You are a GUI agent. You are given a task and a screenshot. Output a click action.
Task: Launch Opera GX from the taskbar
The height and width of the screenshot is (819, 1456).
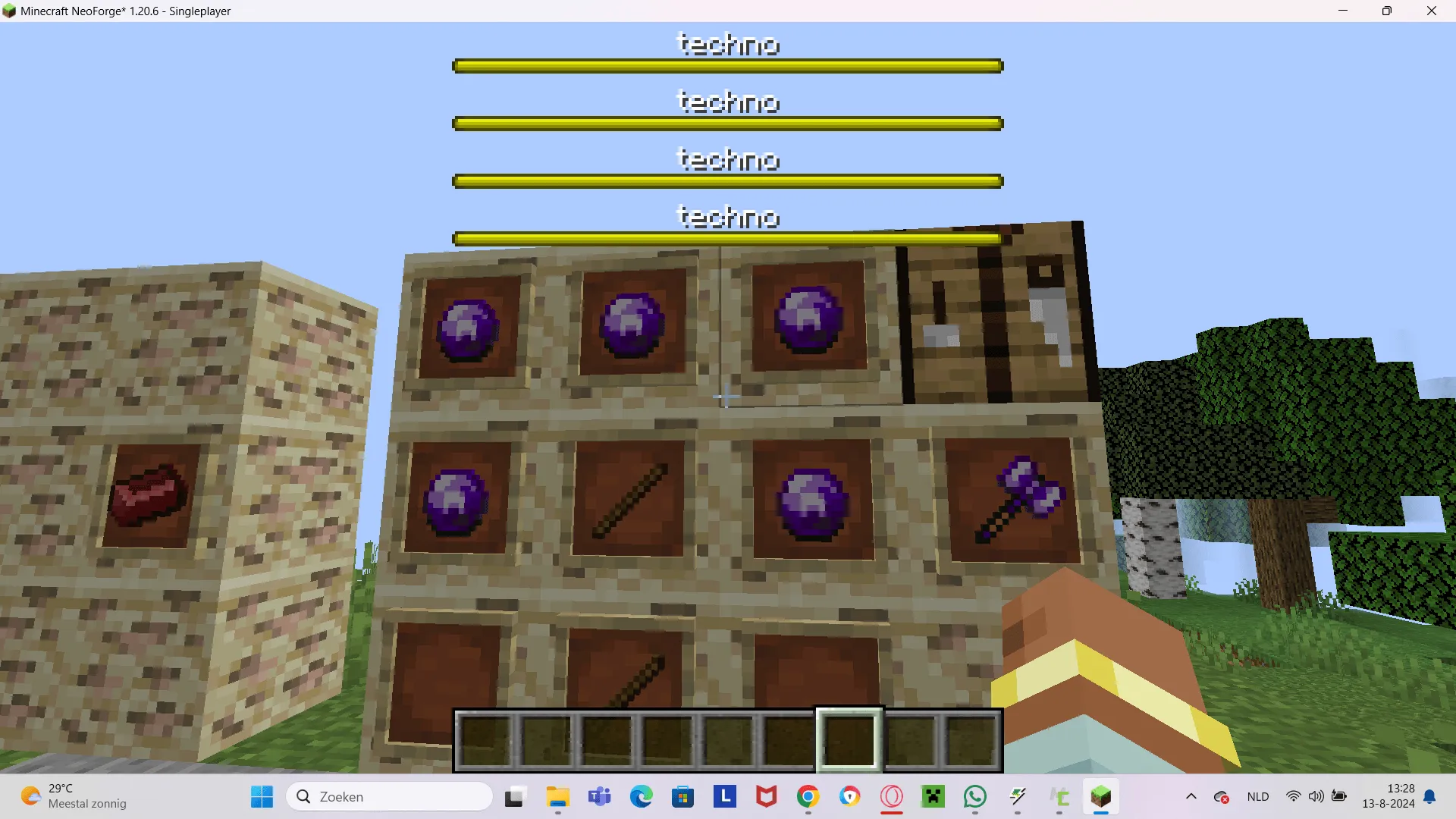point(891,797)
